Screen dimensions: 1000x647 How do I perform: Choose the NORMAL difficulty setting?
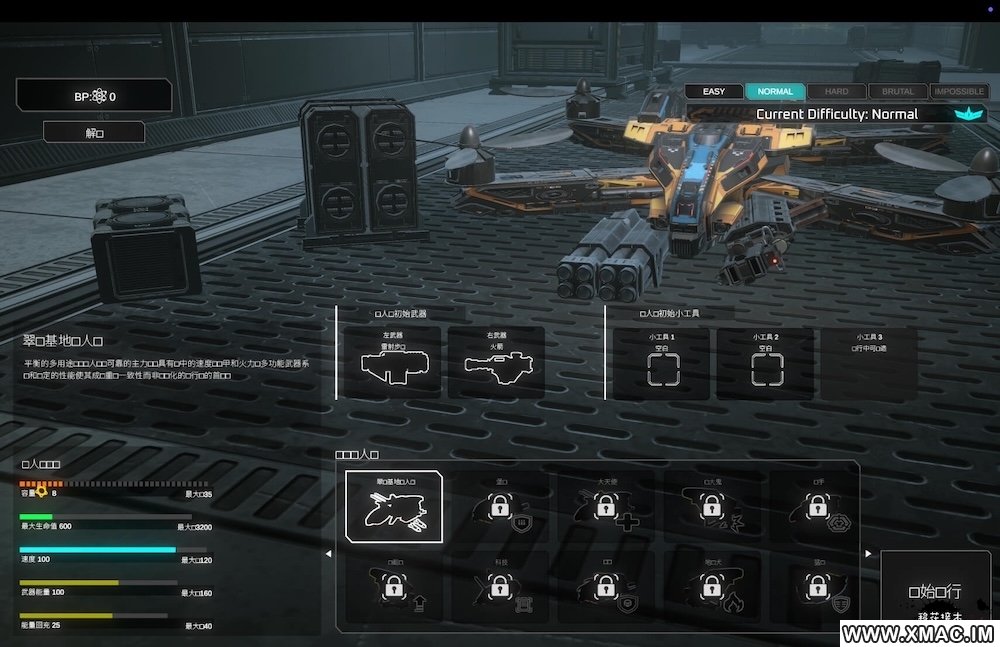point(775,92)
